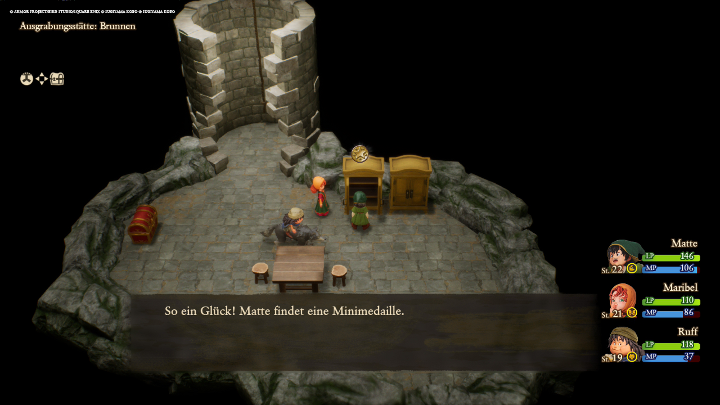
Task: Select Matte's party portrait
Action: pos(624,256)
